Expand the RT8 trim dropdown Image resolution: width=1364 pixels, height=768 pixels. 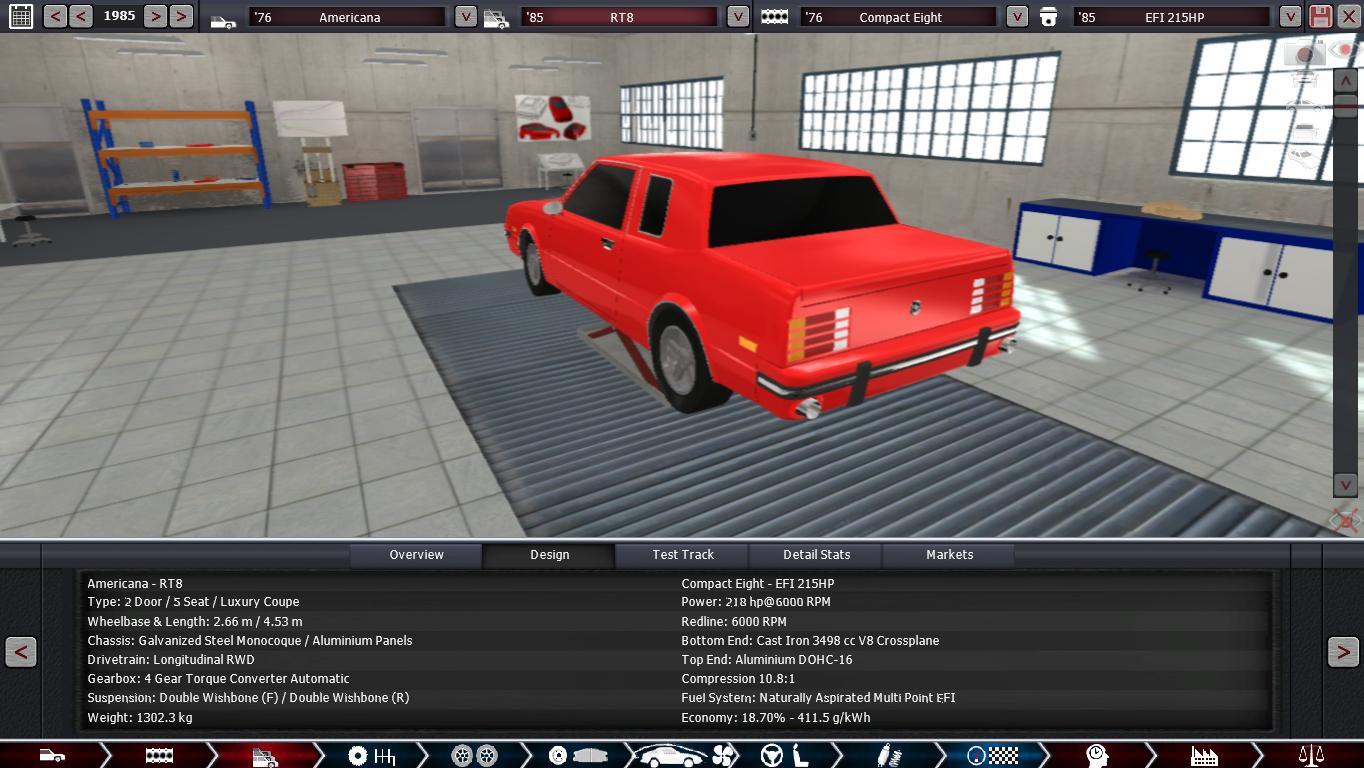click(737, 16)
